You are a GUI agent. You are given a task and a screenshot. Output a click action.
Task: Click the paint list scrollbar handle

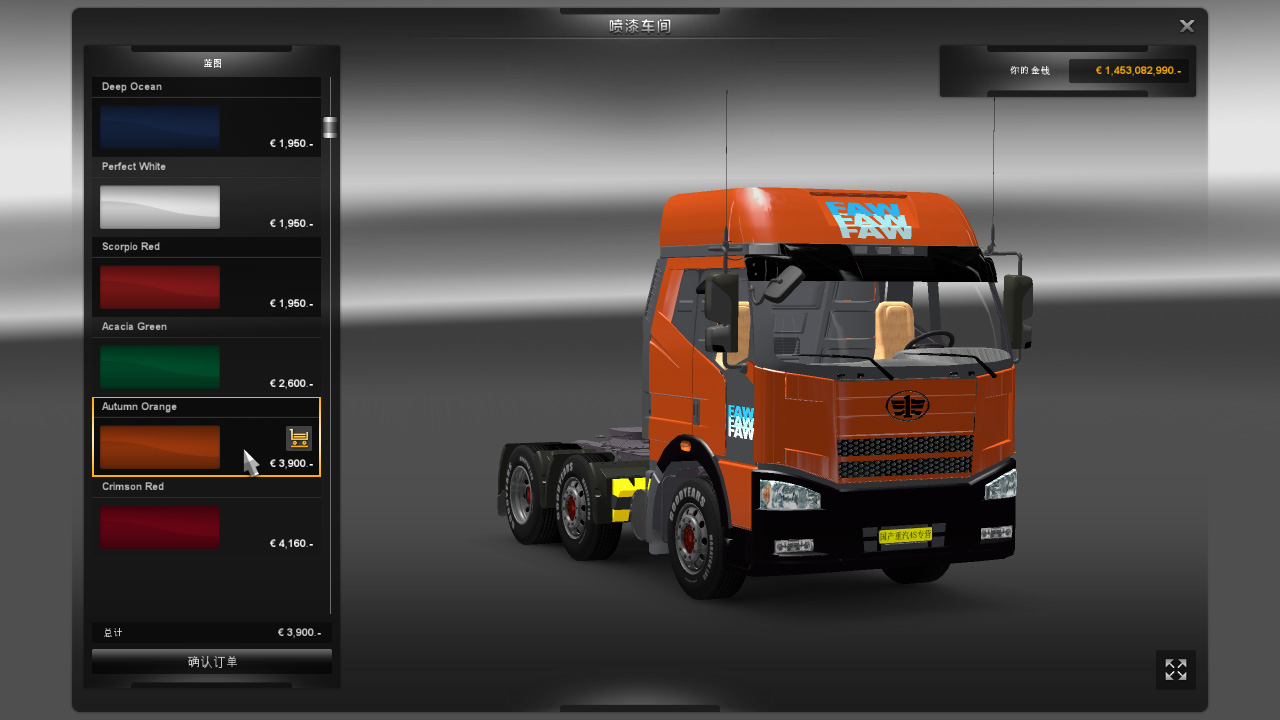[x=330, y=127]
